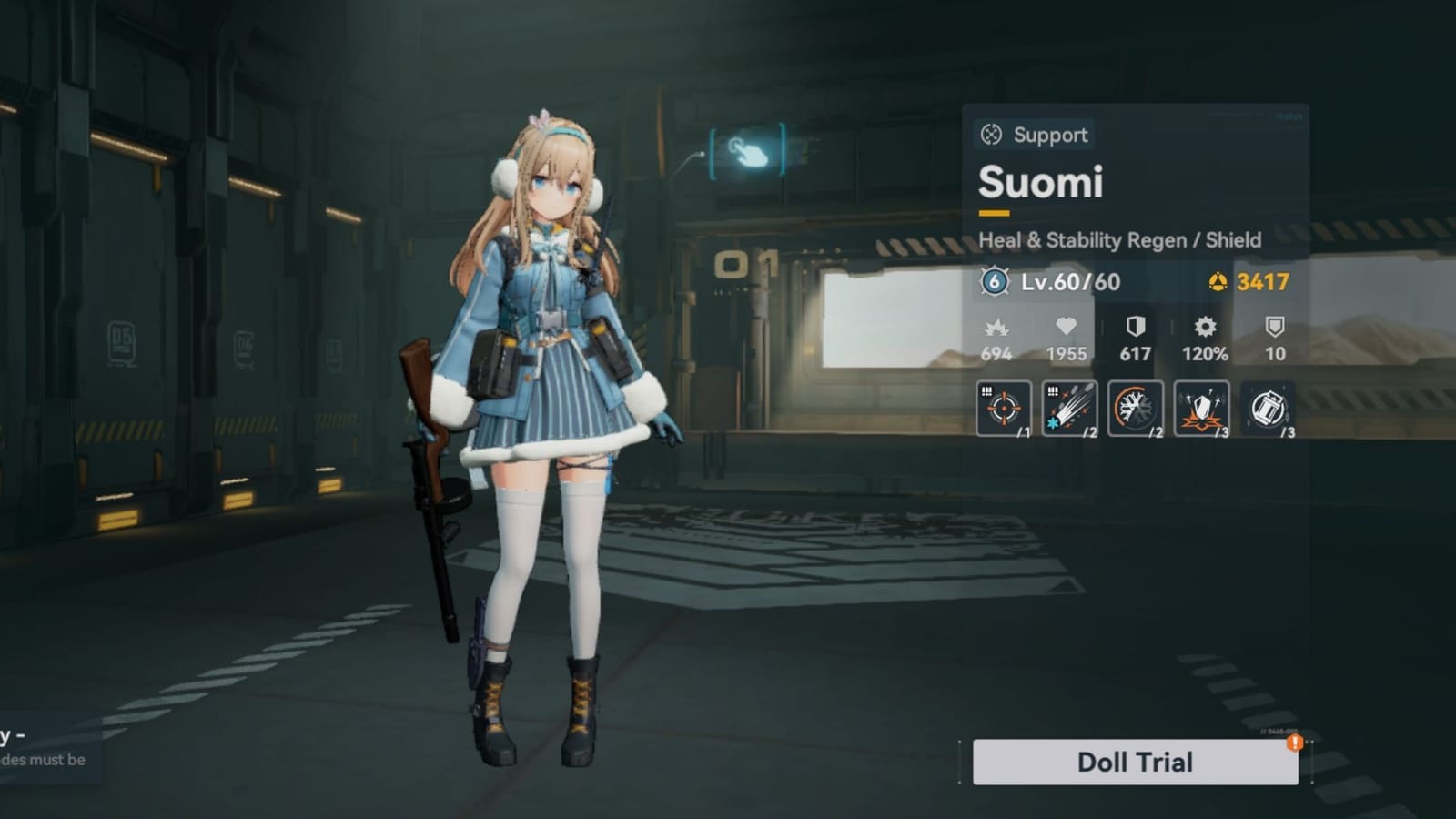The image size is (1456, 819).
Task: Click the Support role icon beside the label
Action: click(x=988, y=135)
